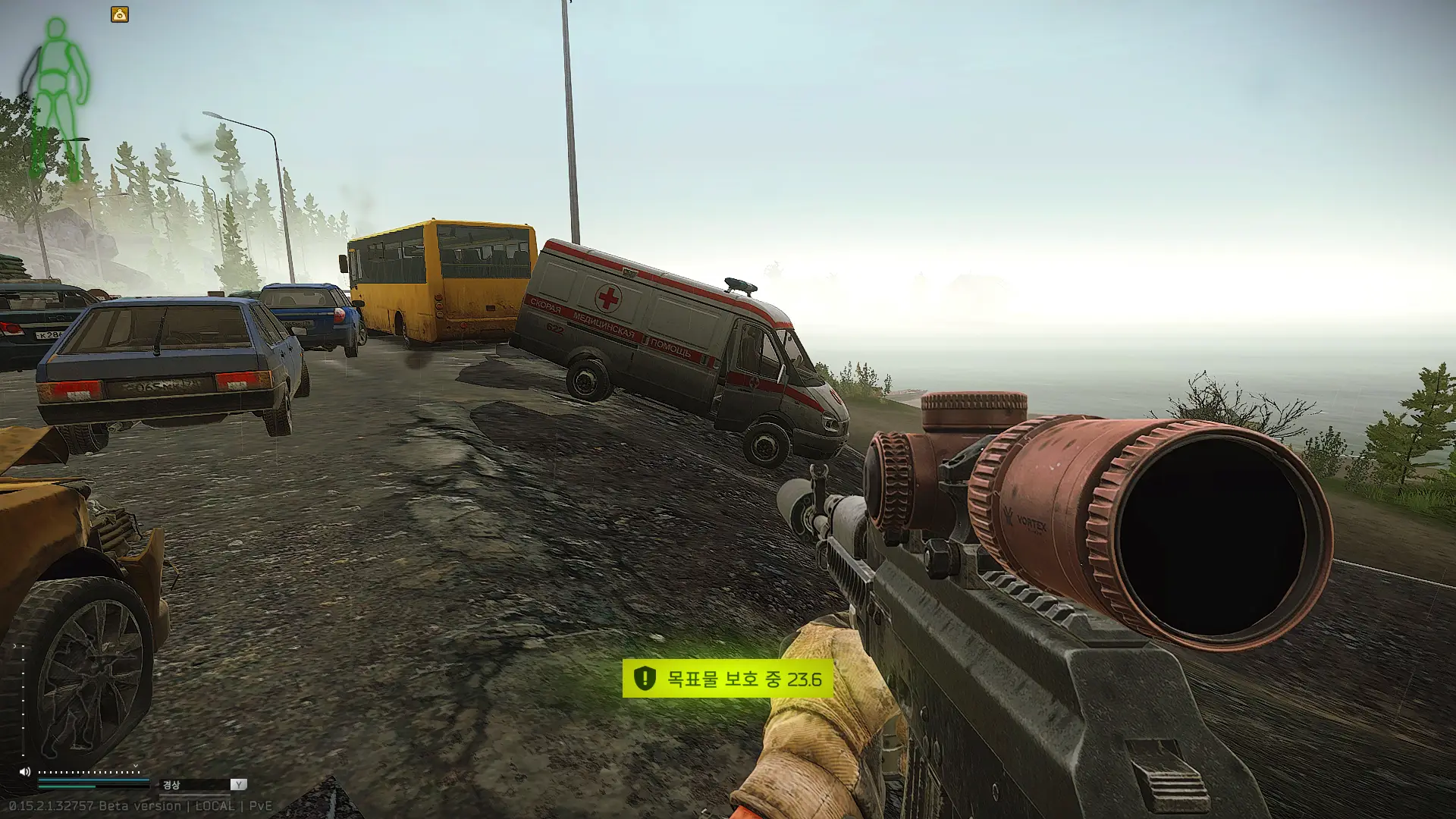Click the yellow overweight status icon
1456x819 pixels.
(x=120, y=14)
